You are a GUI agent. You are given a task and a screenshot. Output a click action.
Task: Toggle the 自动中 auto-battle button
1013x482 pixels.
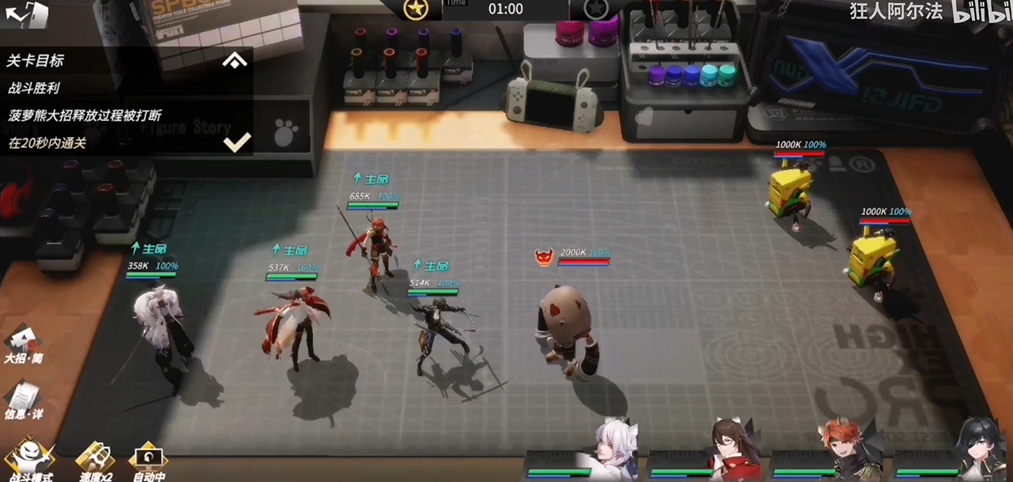coord(147,460)
